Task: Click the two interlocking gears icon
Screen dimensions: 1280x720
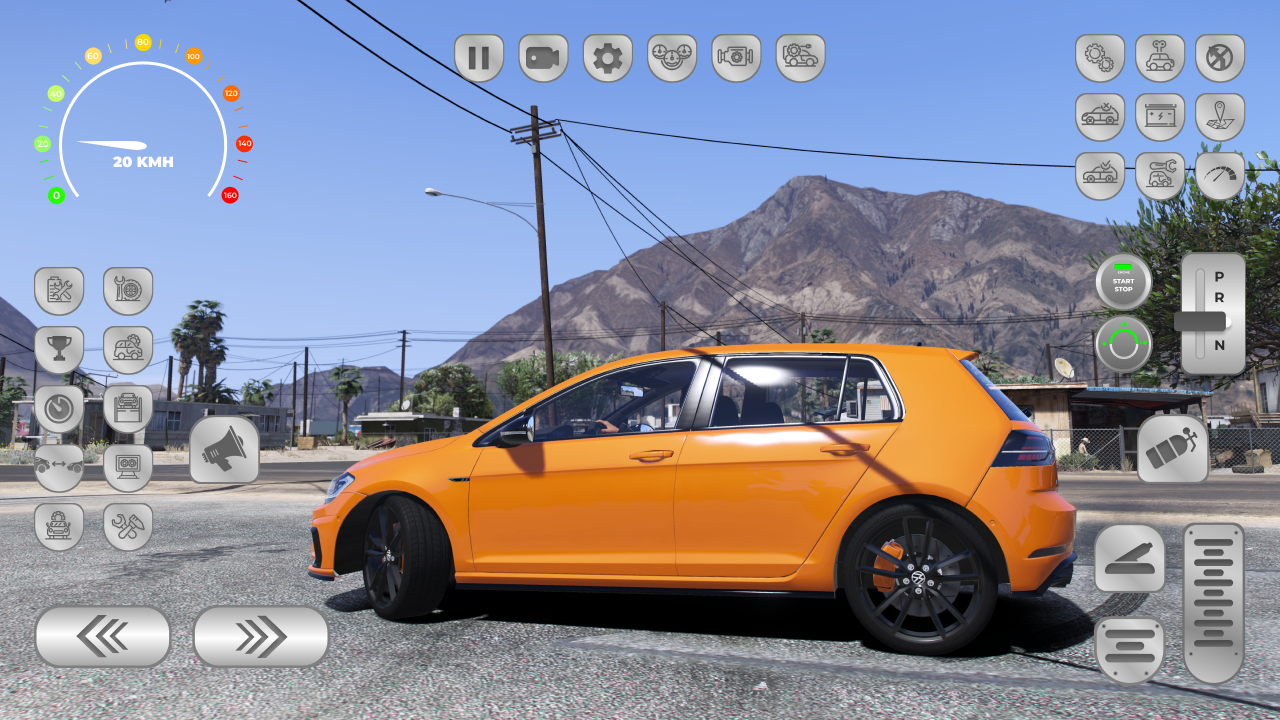Action: (x=1100, y=58)
